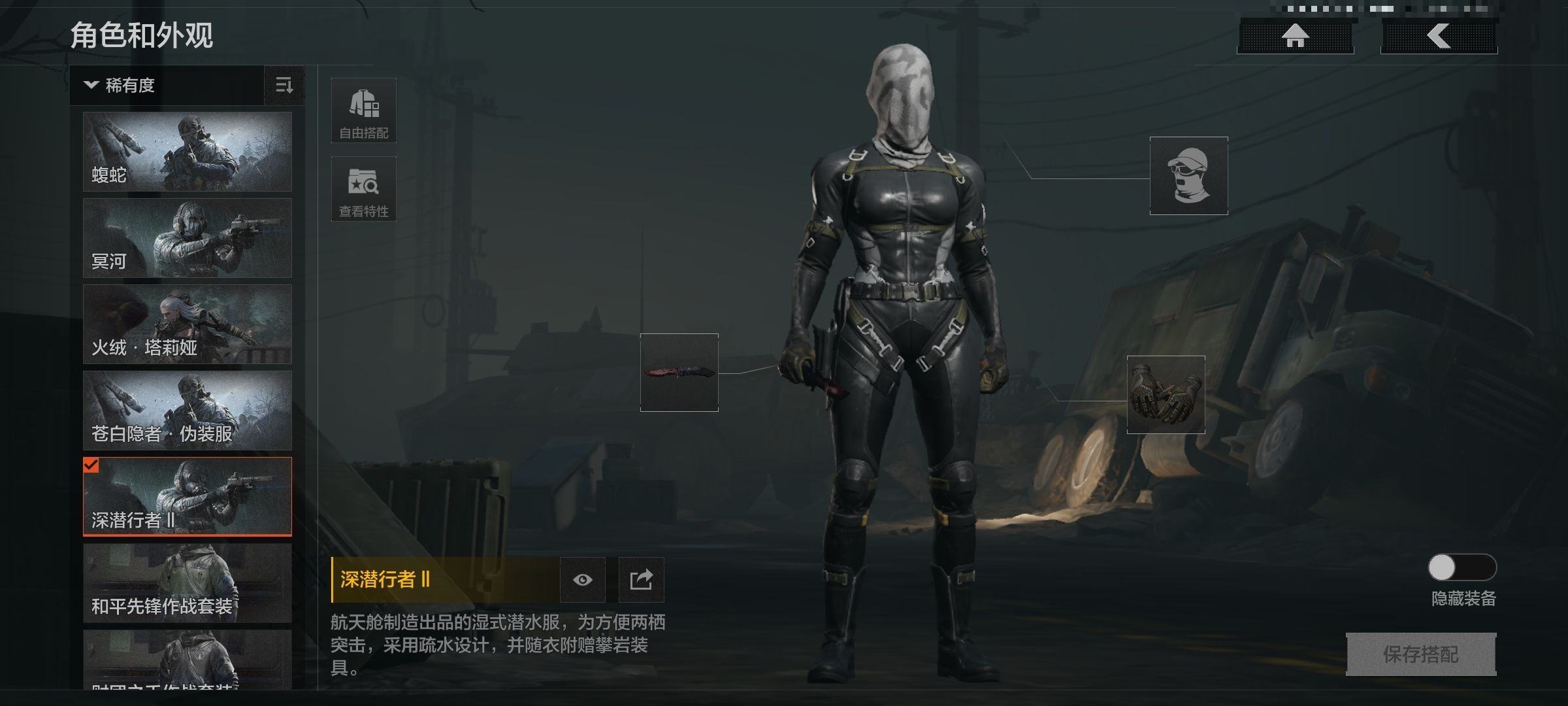Click the sort order icon

click(284, 85)
